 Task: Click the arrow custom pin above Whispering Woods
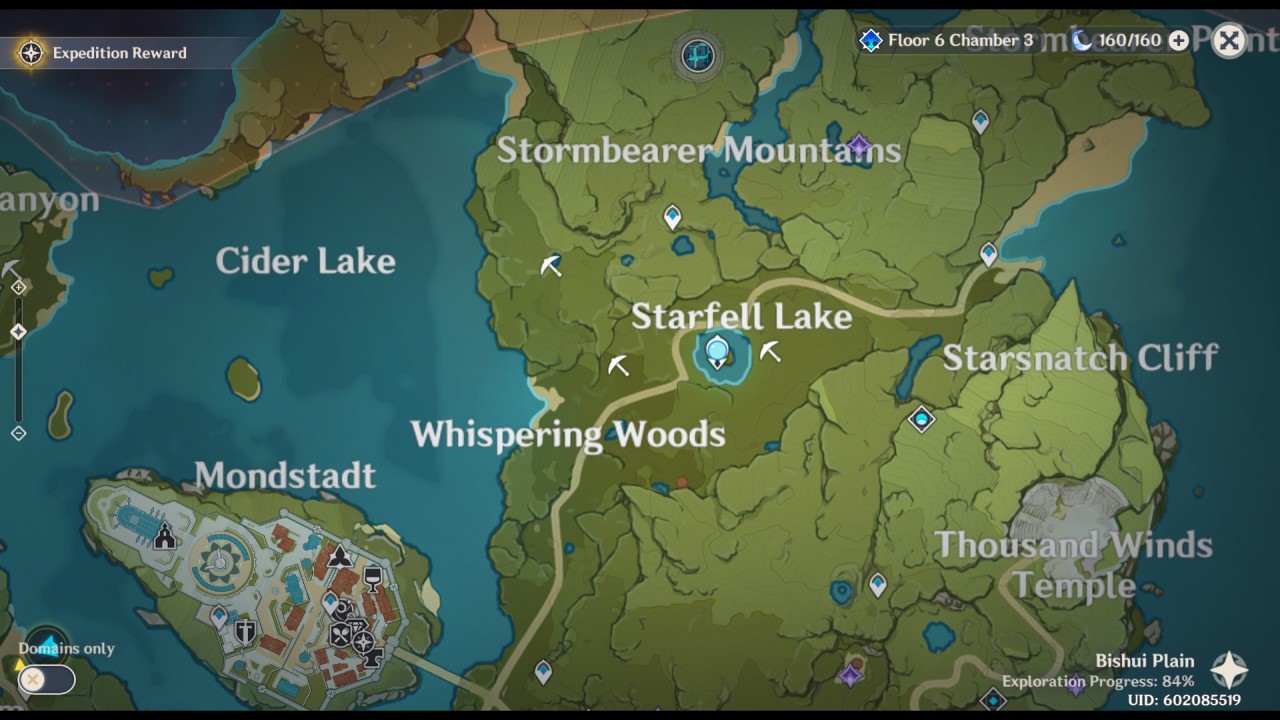[617, 366]
